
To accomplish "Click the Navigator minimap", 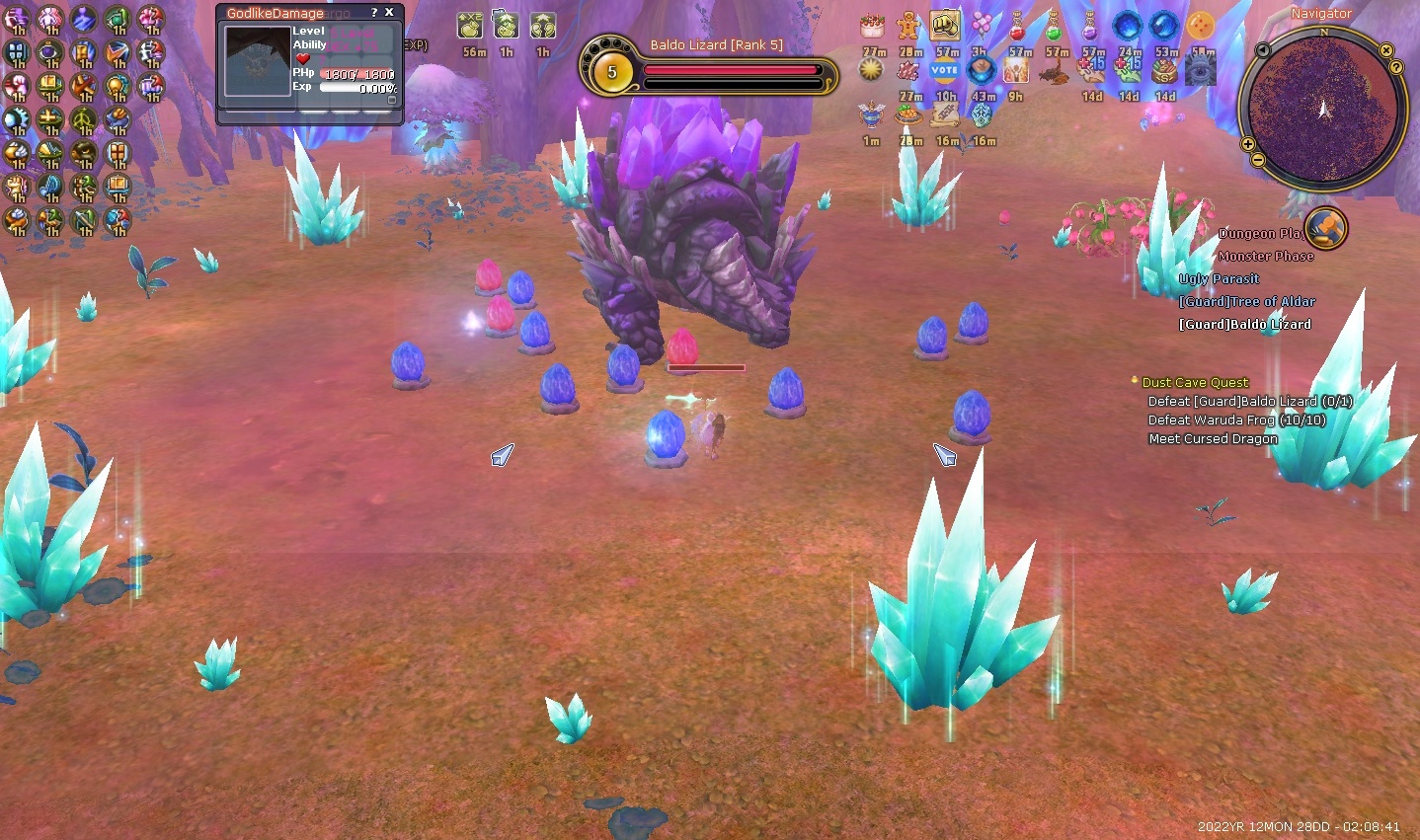I will tap(1323, 109).
